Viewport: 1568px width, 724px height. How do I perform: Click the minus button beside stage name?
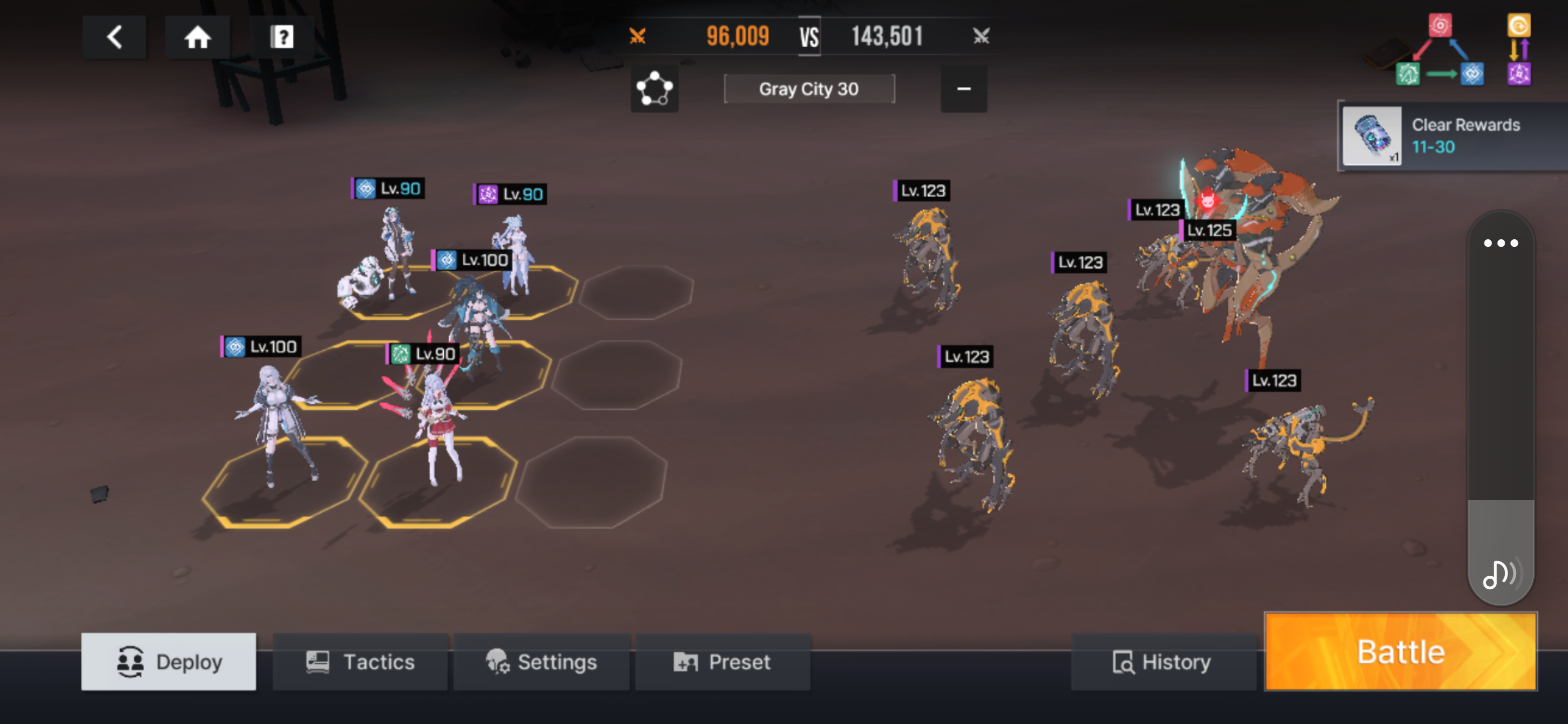[x=963, y=89]
